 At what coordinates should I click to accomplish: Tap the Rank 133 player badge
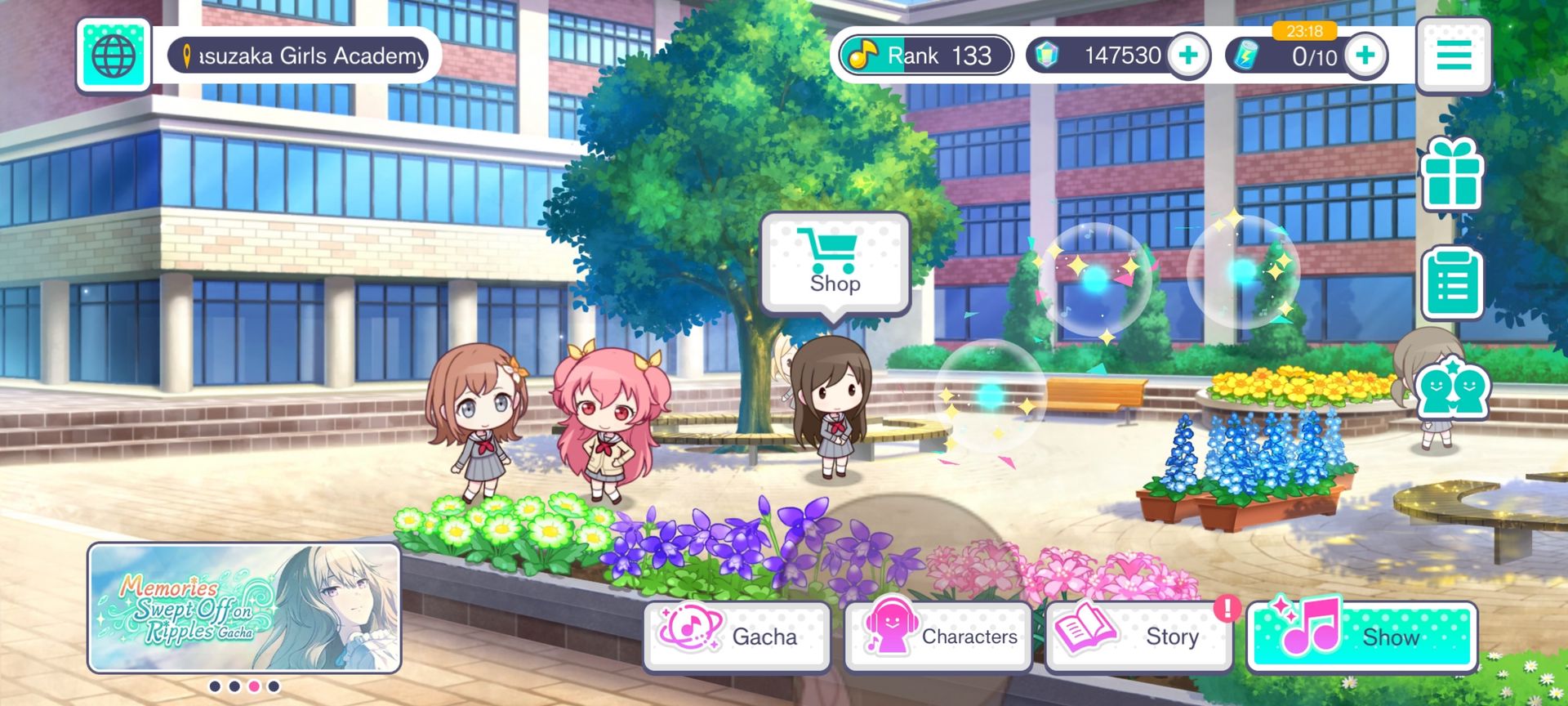point(925,56)
